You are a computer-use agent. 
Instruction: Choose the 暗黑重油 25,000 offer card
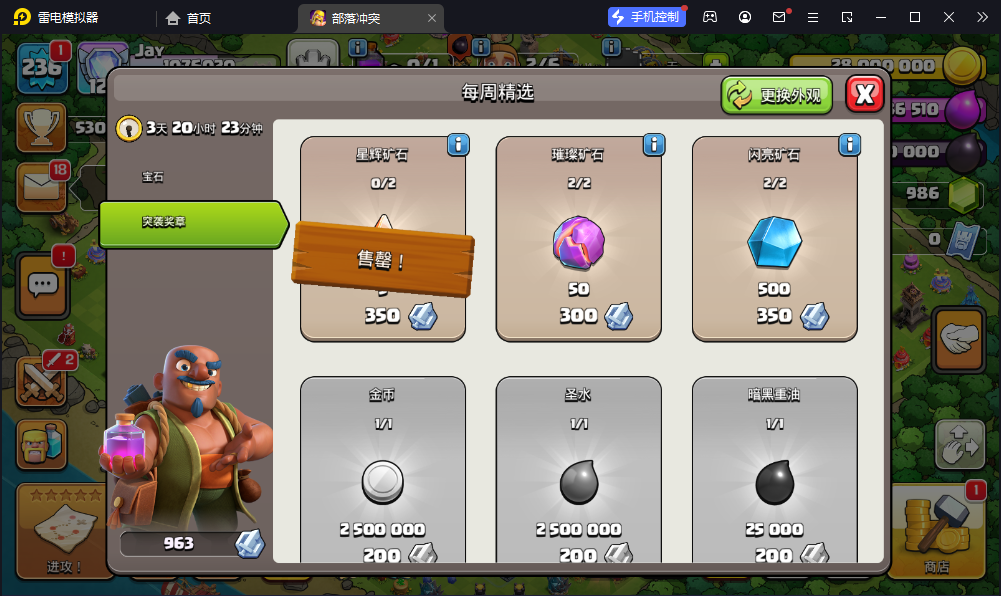click(x=774, y=470)
